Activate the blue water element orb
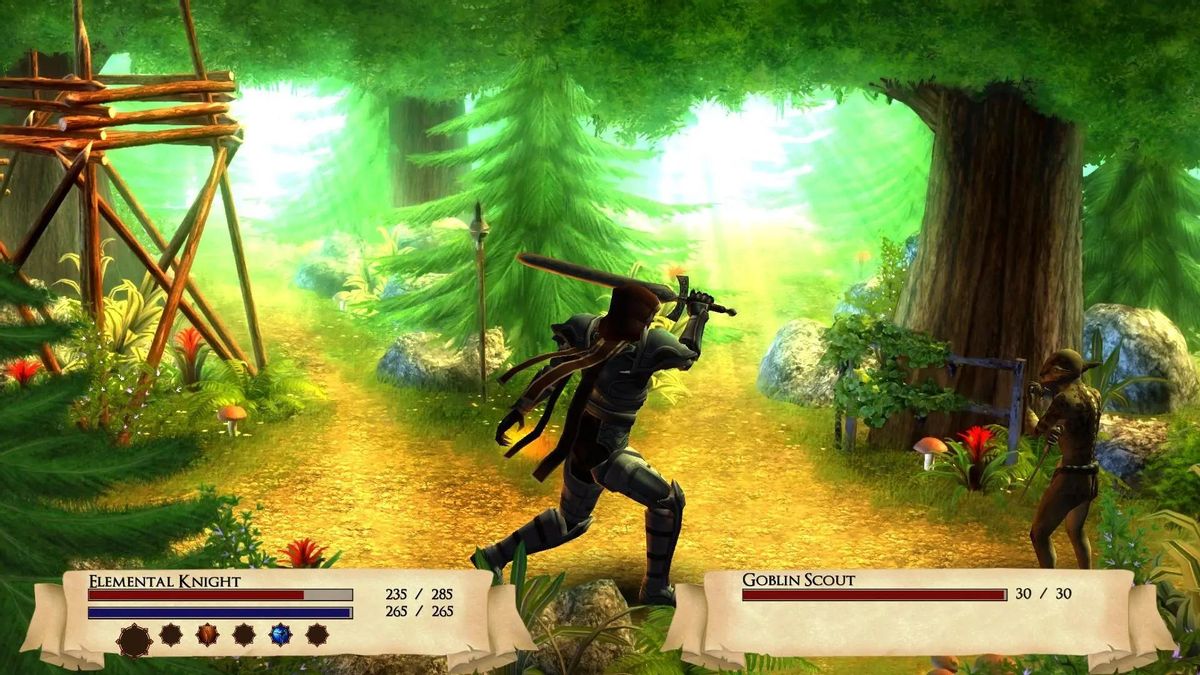Viewport: 1200px width, 675px height. [280, 634]
